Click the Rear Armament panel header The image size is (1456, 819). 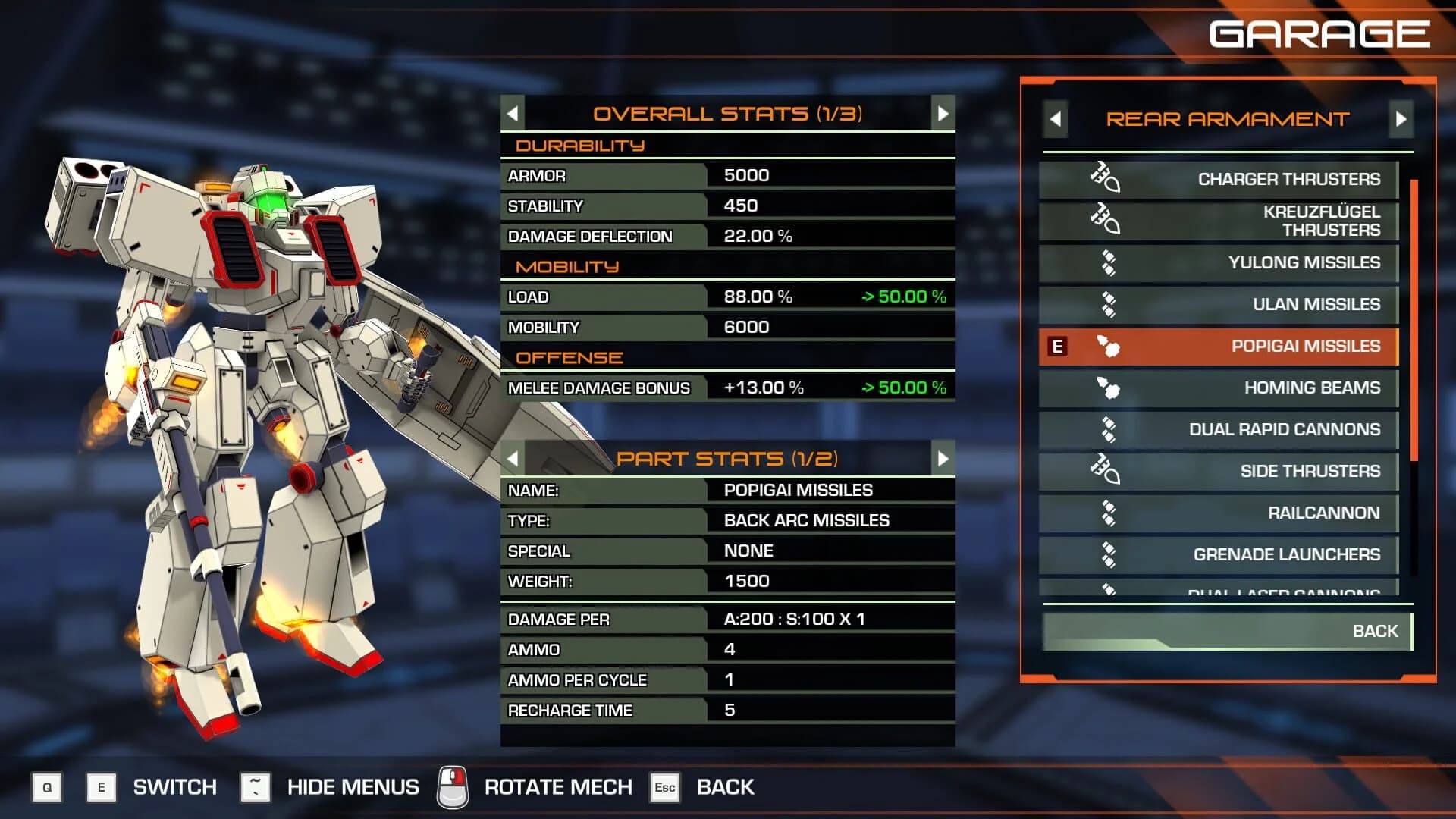click(x=1228, y=120)
